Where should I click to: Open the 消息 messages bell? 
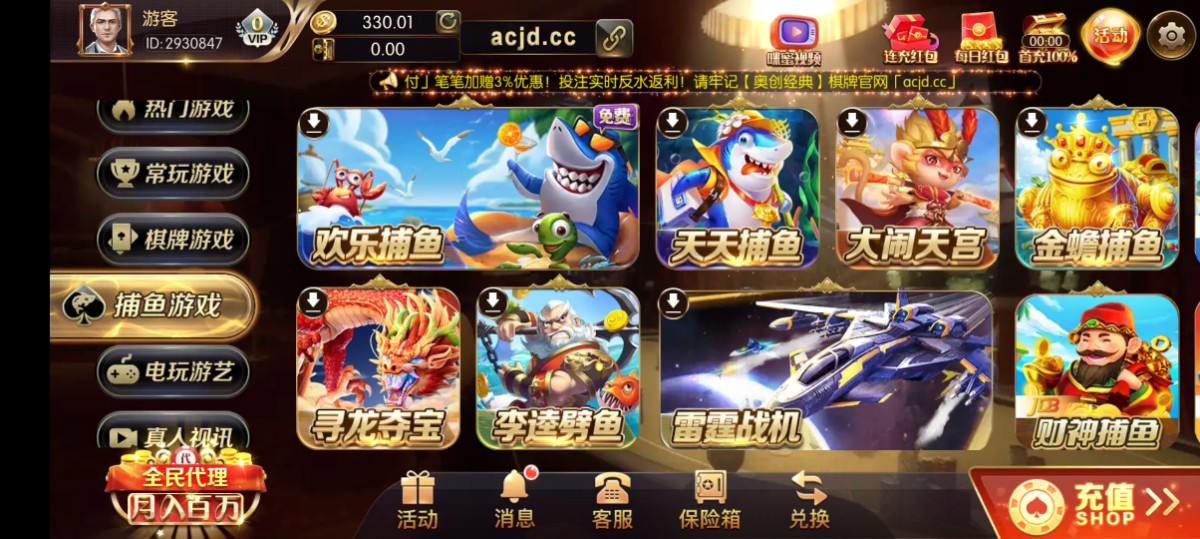tap(514, 499)
